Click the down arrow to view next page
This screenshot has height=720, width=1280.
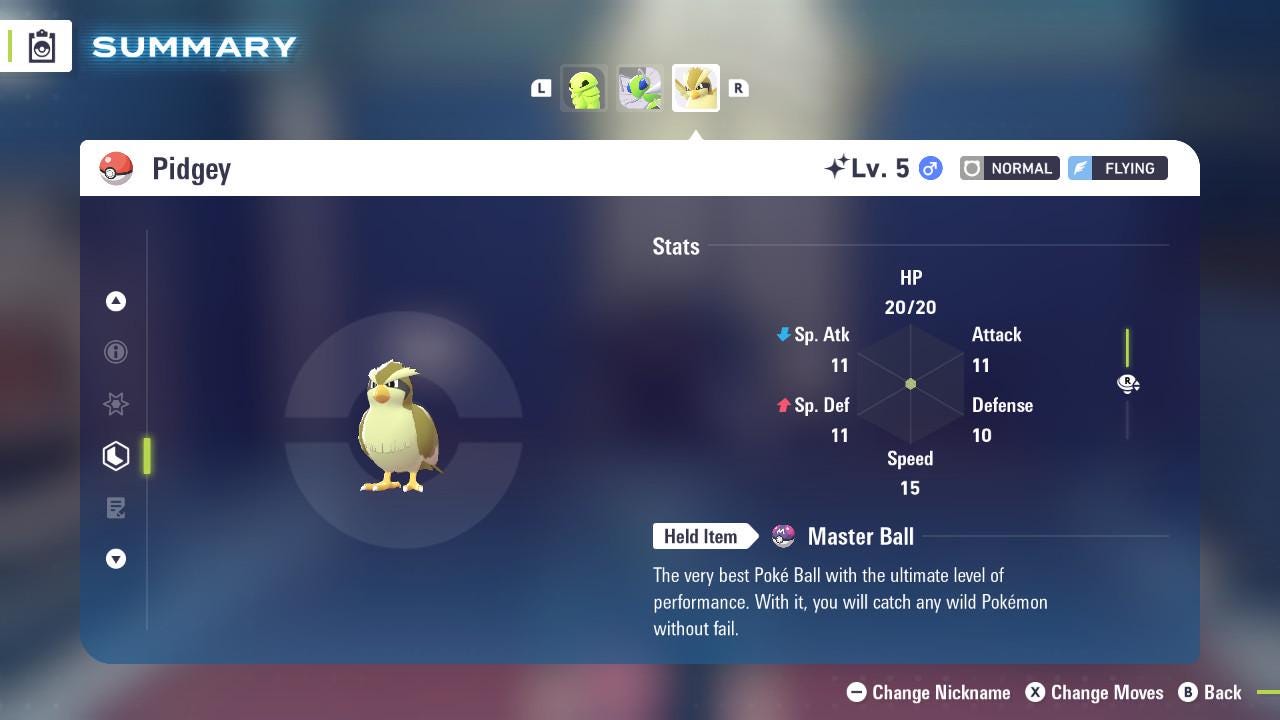(x=116, y=559)
